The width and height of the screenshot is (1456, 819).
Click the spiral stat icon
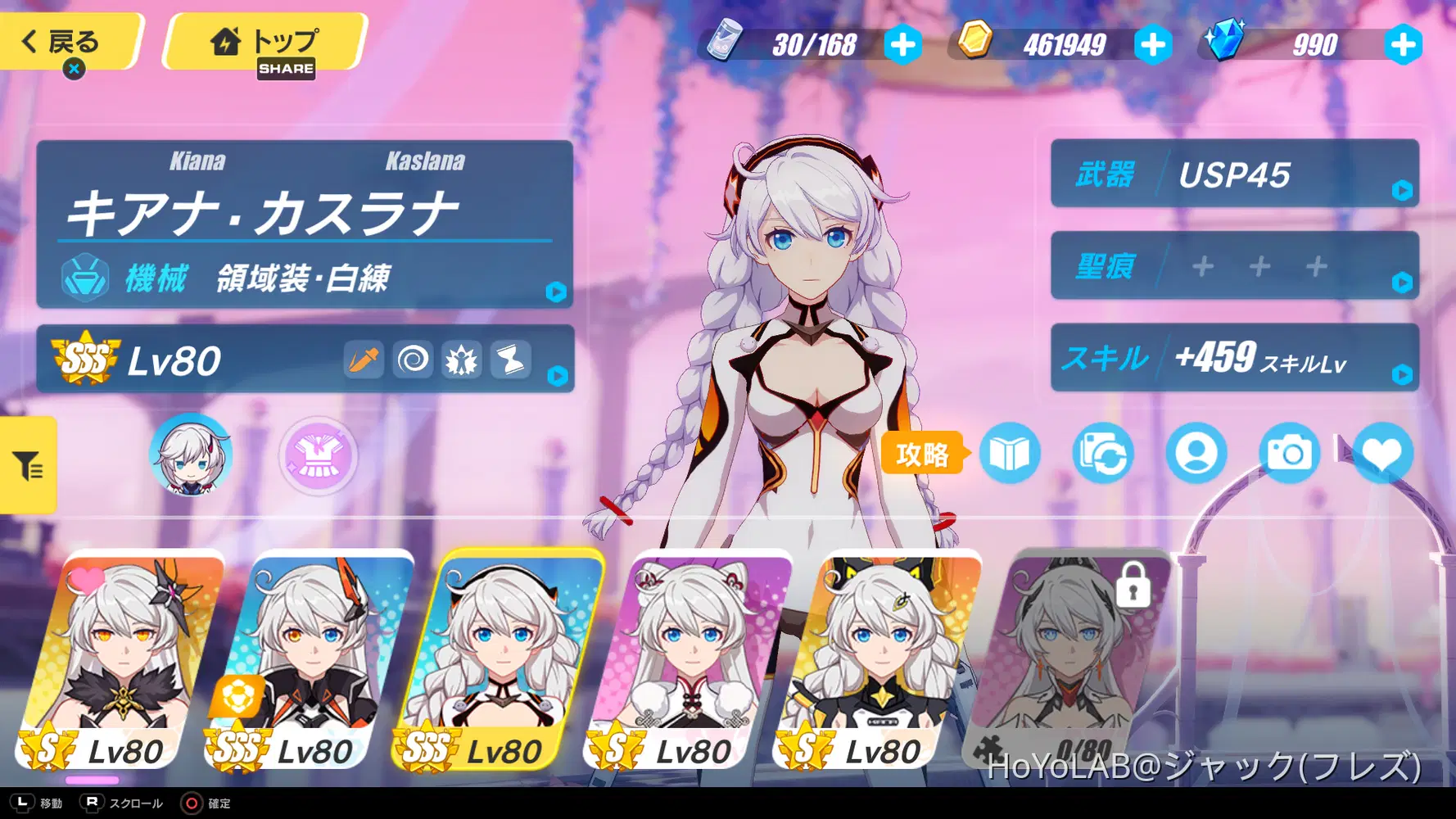[413, 359]
